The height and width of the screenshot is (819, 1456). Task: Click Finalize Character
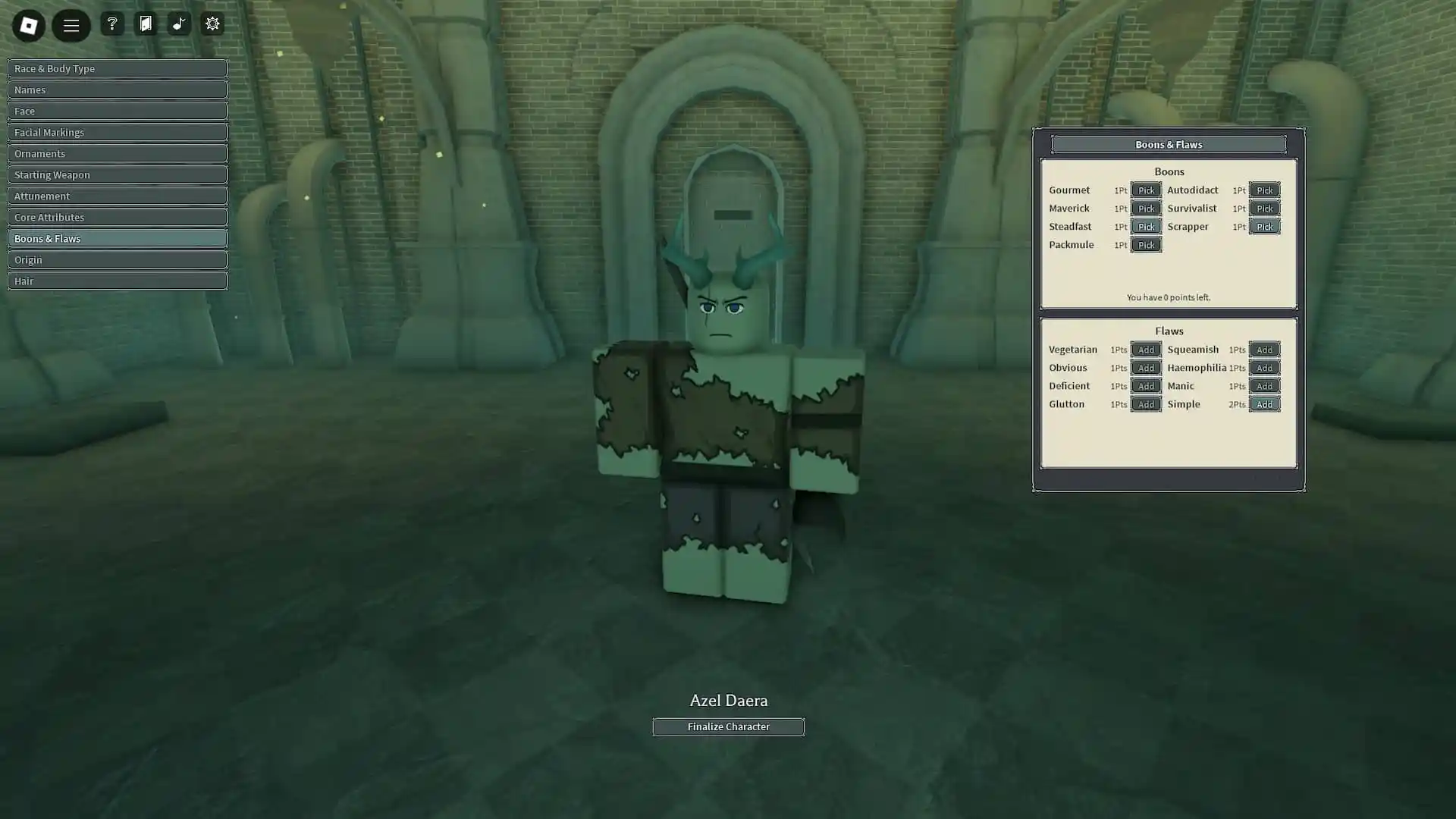pos(728,726)
